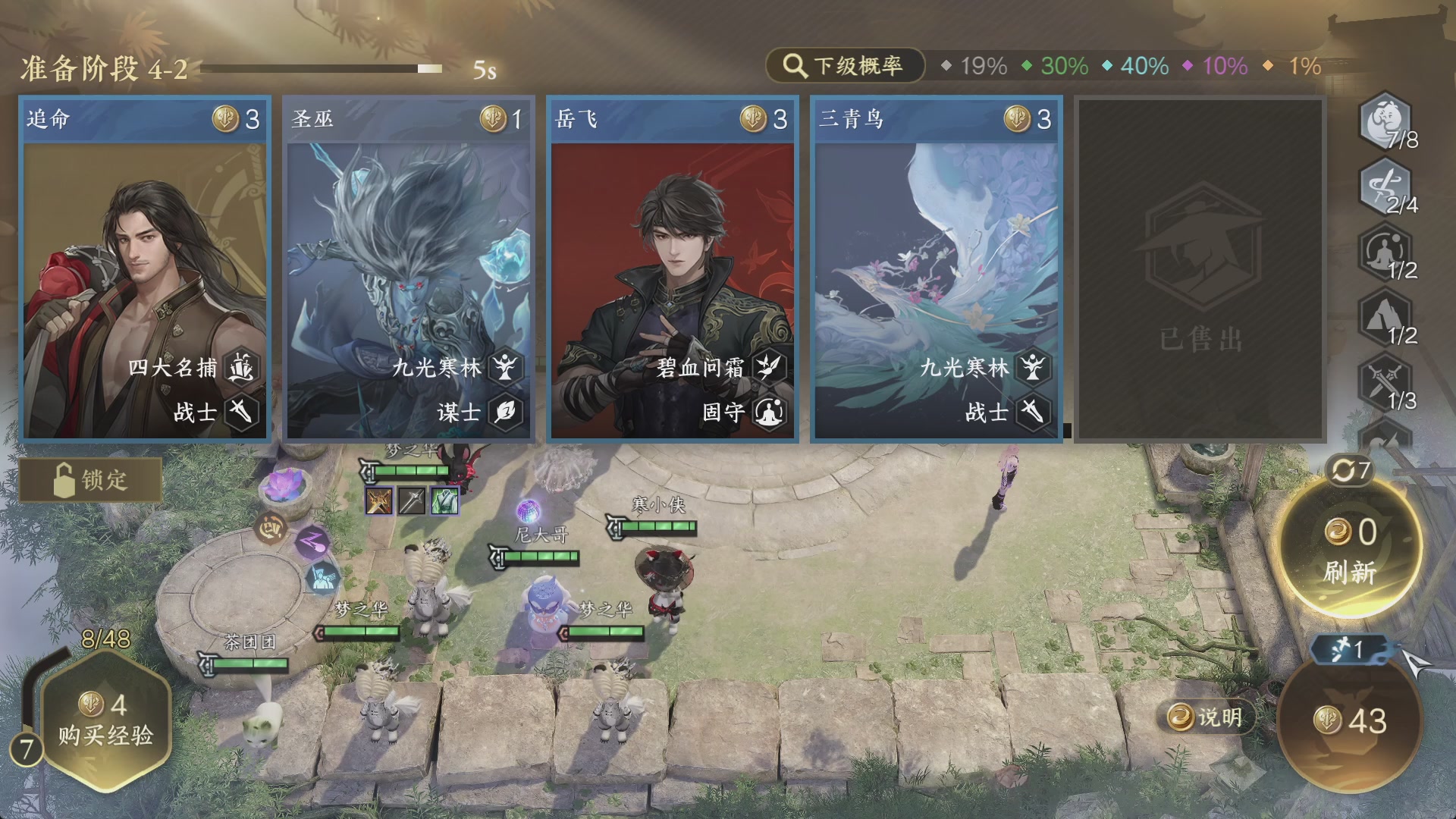
Task: Click the 九光寒林 trait icon on 三青鸟's card
Action: [x=1031, y=369]
